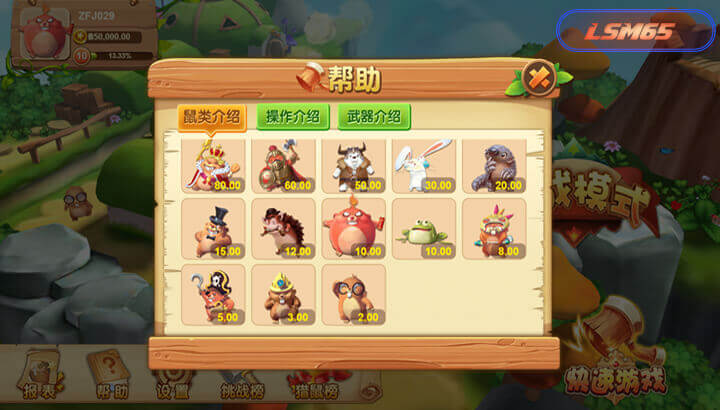Choose the shield warrior mouse worth 60.00
This screenshot has height=410, width=720.
(x=283, y=164)
